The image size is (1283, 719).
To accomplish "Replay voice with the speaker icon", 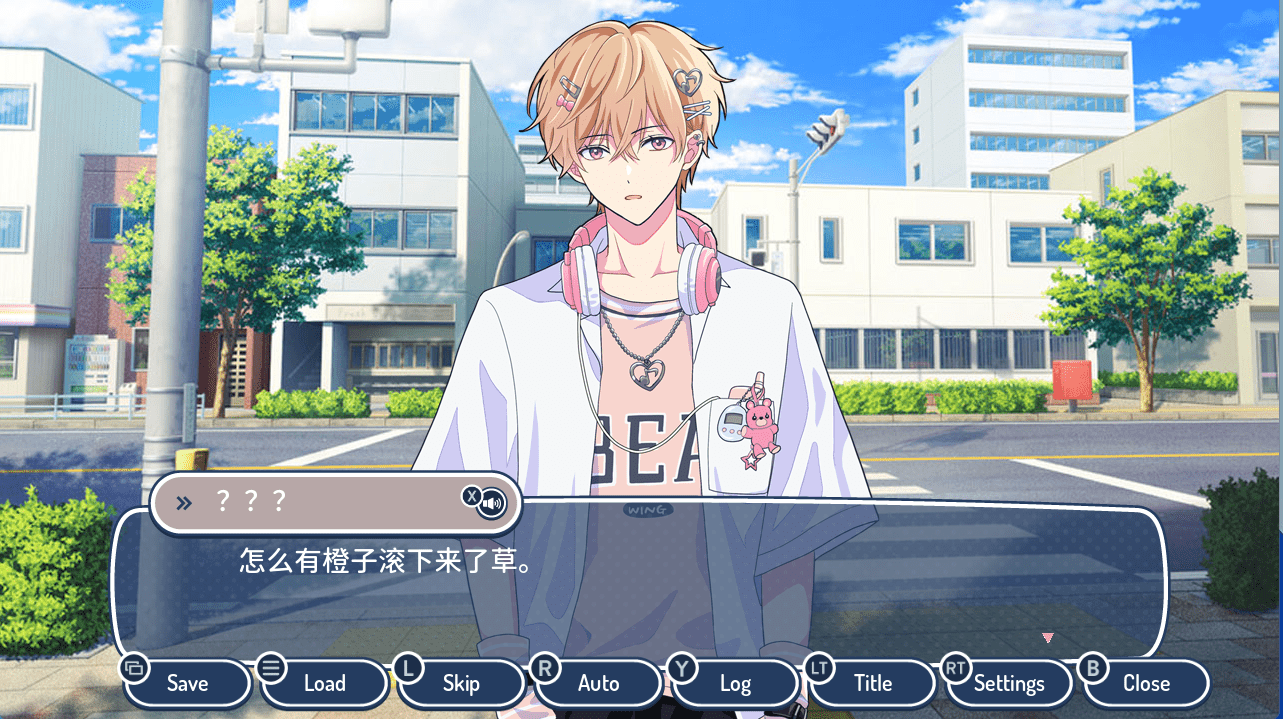I will tap(492, 502).
